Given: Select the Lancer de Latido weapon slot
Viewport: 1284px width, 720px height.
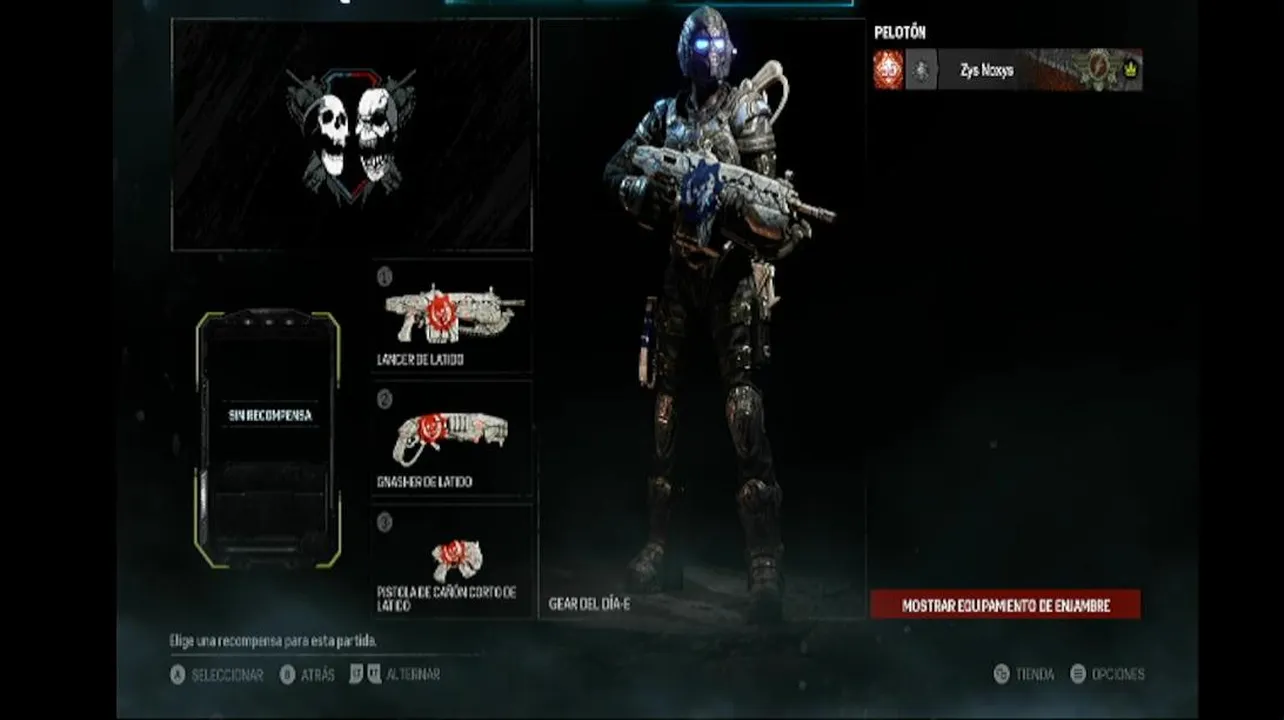Looking at the screenshot, I should pos(452,315).
